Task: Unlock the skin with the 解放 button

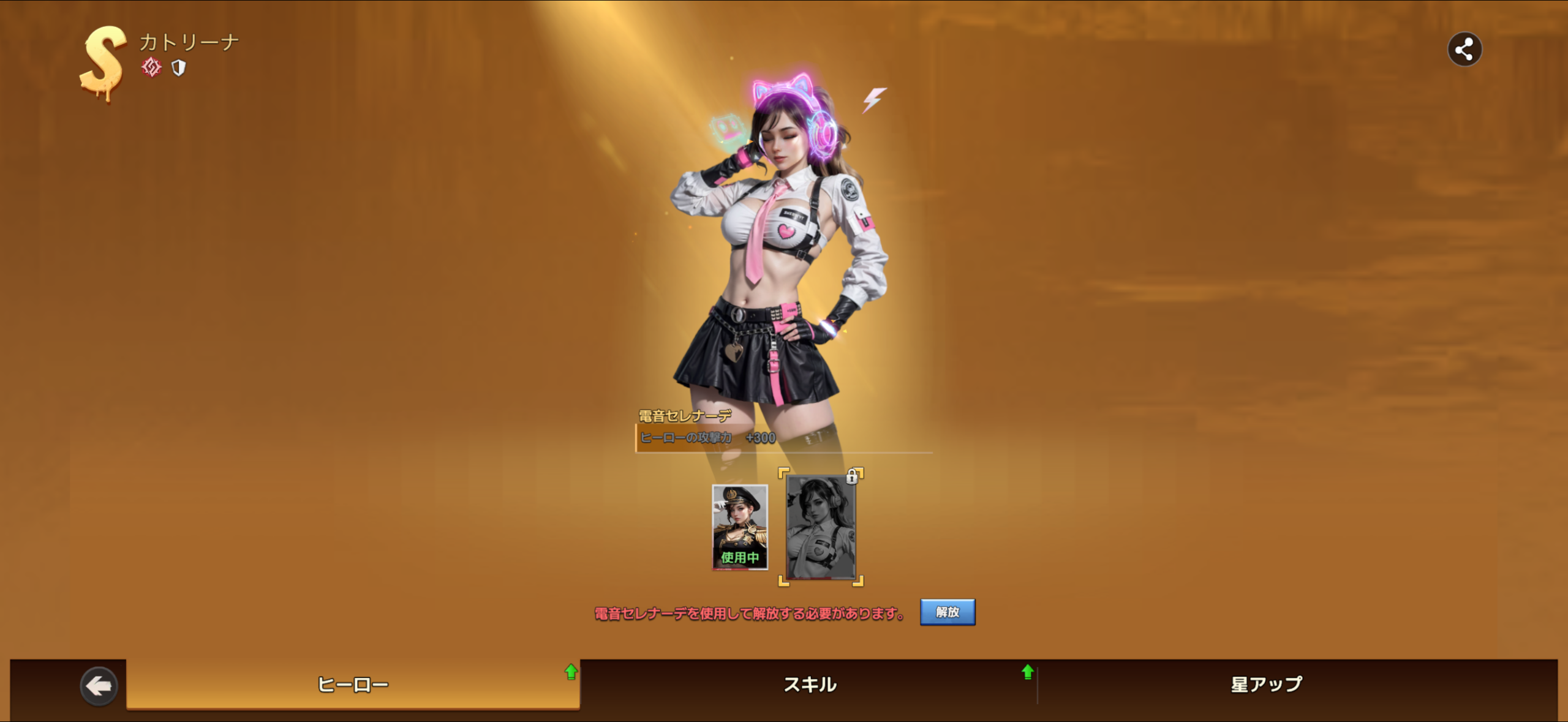Action: [x=947, y=612]
